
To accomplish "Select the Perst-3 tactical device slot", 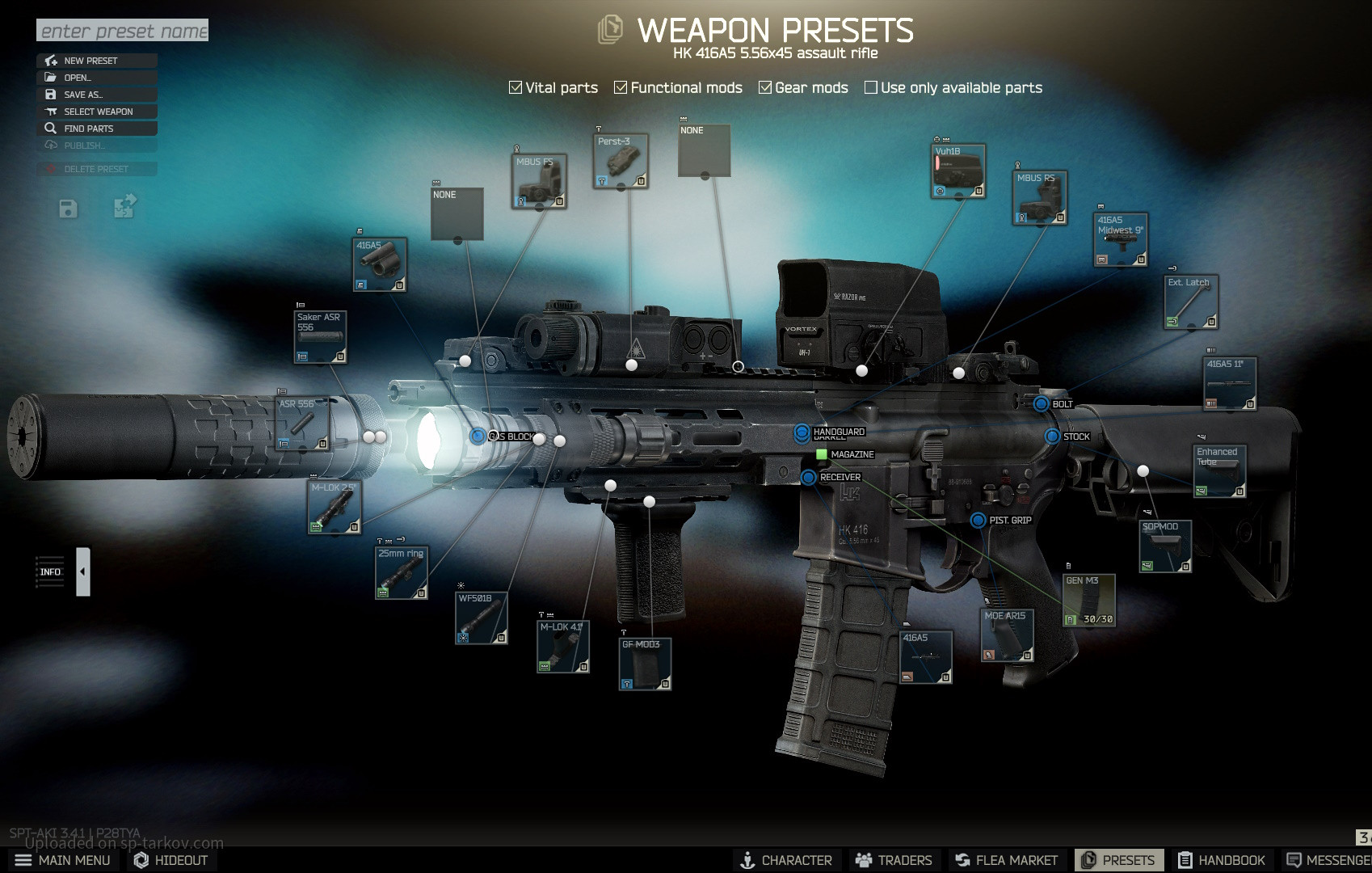I will click(x=620, y=161).
